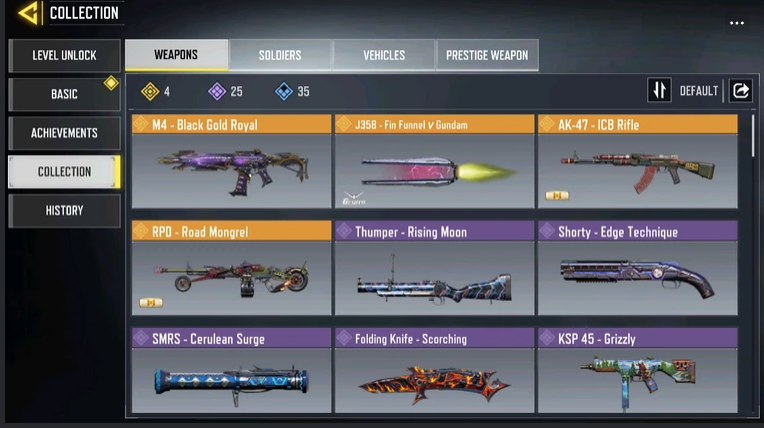Select the AK-47 - ICB Rifle card
764x428 pixels.
(637, 161)
